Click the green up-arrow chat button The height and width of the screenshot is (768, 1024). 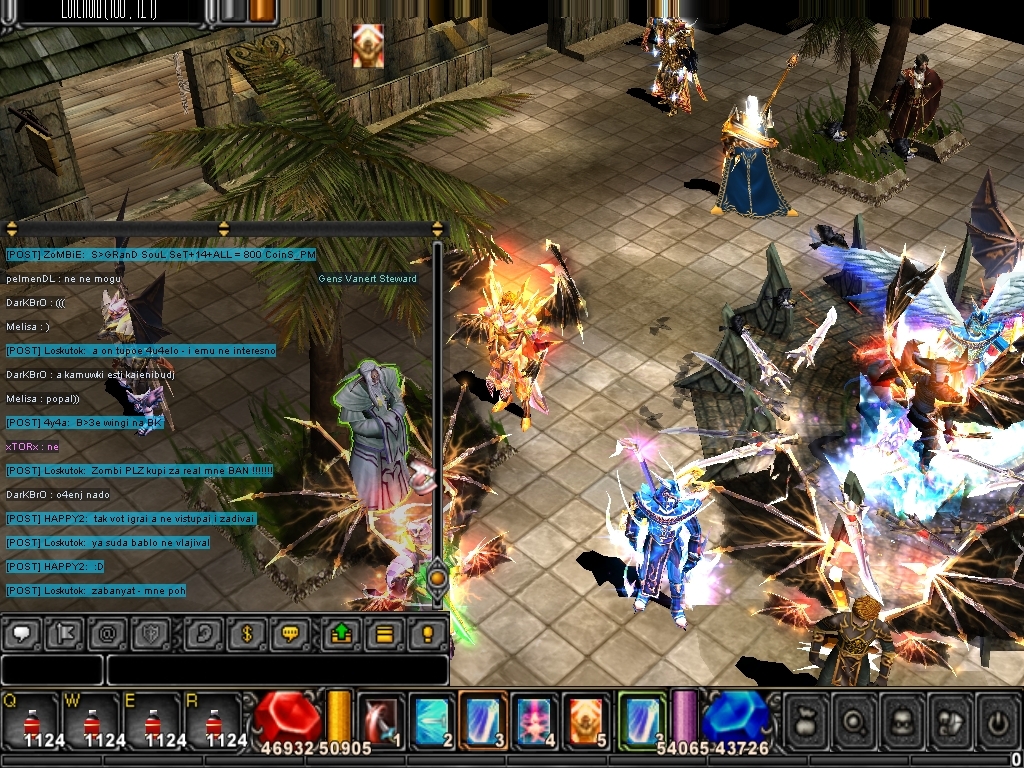[340, 633]
